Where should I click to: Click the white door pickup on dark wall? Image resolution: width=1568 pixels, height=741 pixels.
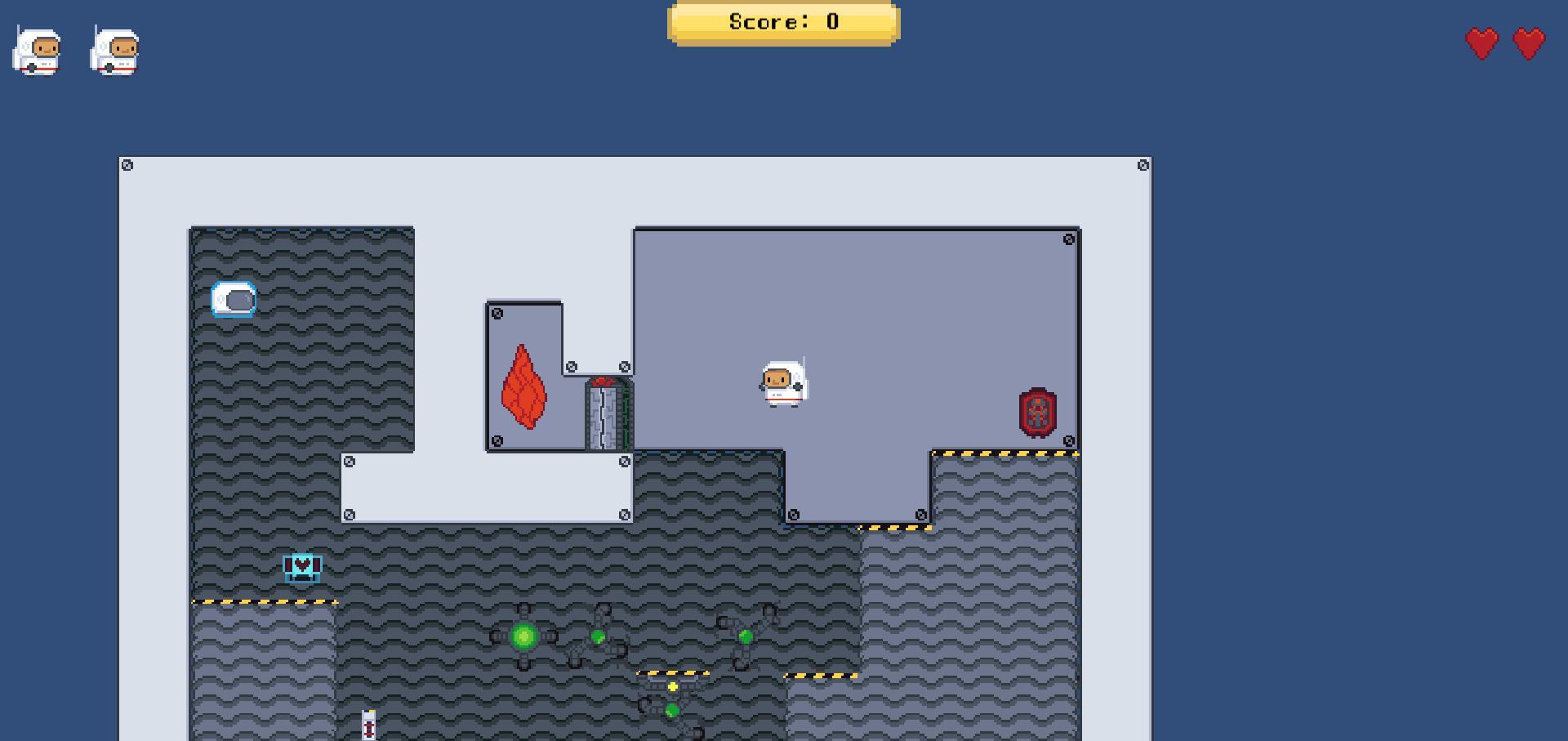(x=234, y=300)
